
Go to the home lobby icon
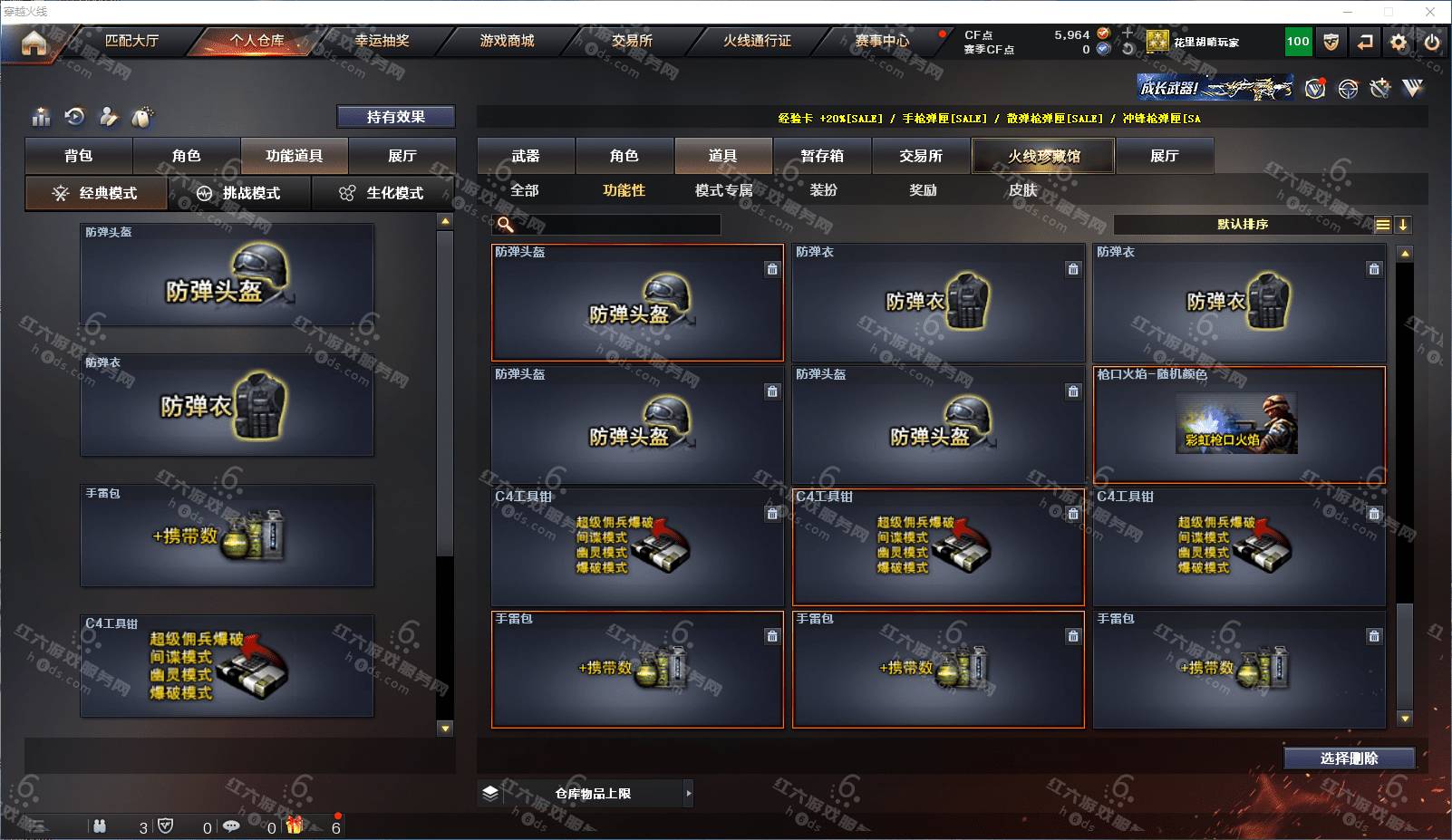(34, 42)
